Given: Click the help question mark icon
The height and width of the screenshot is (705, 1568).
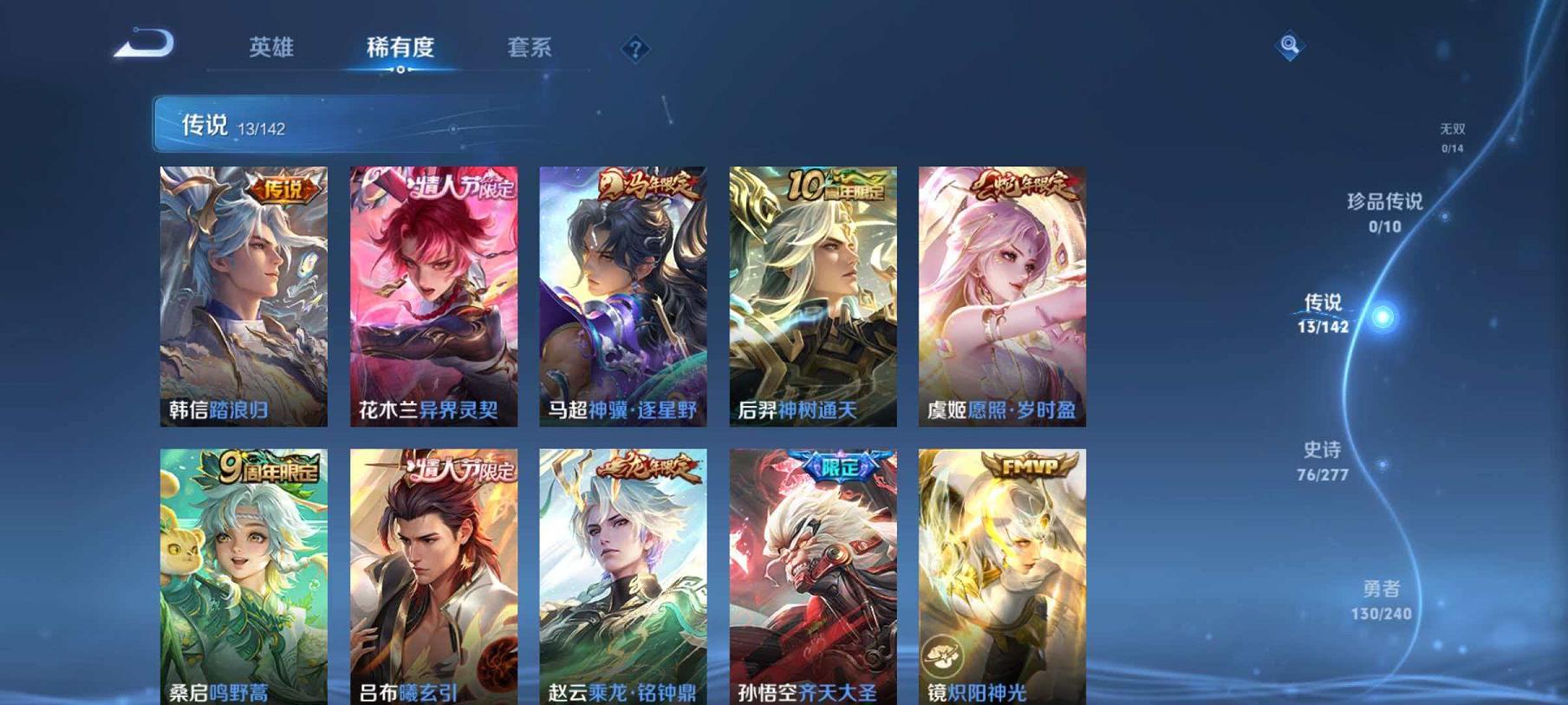Looking at the screenshot, I should 634,48.
